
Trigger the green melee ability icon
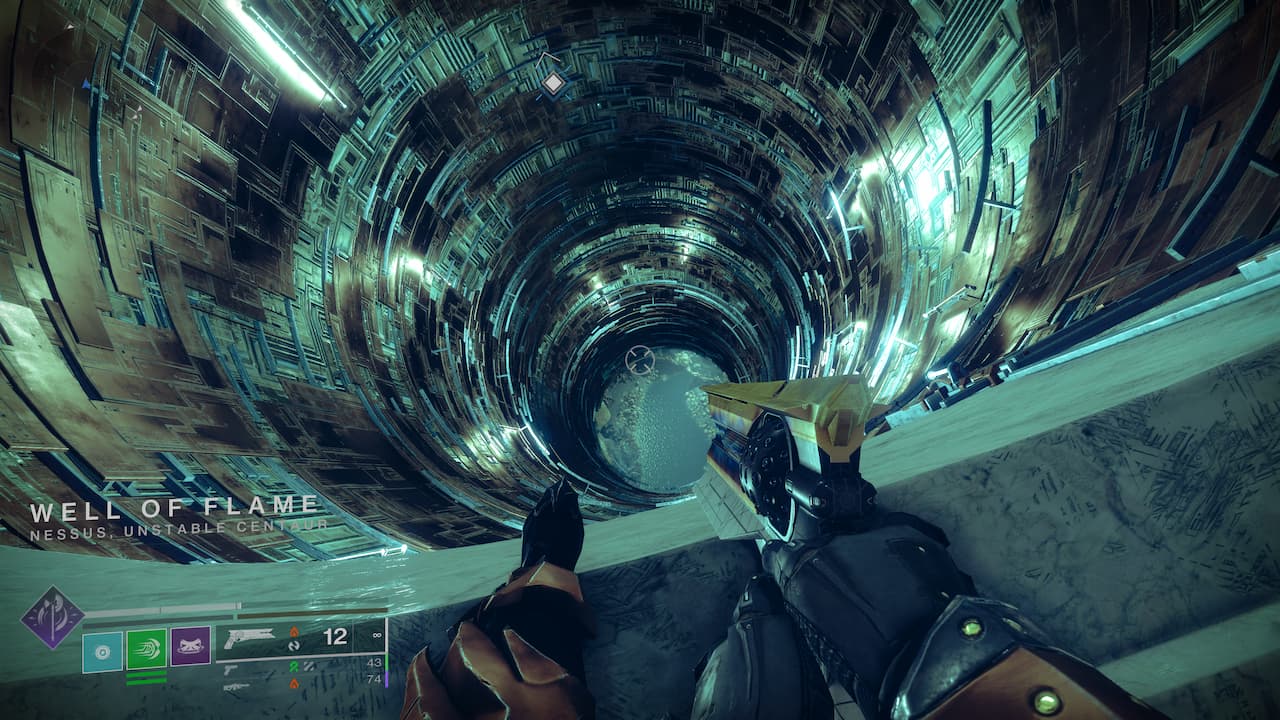(146, 649)
